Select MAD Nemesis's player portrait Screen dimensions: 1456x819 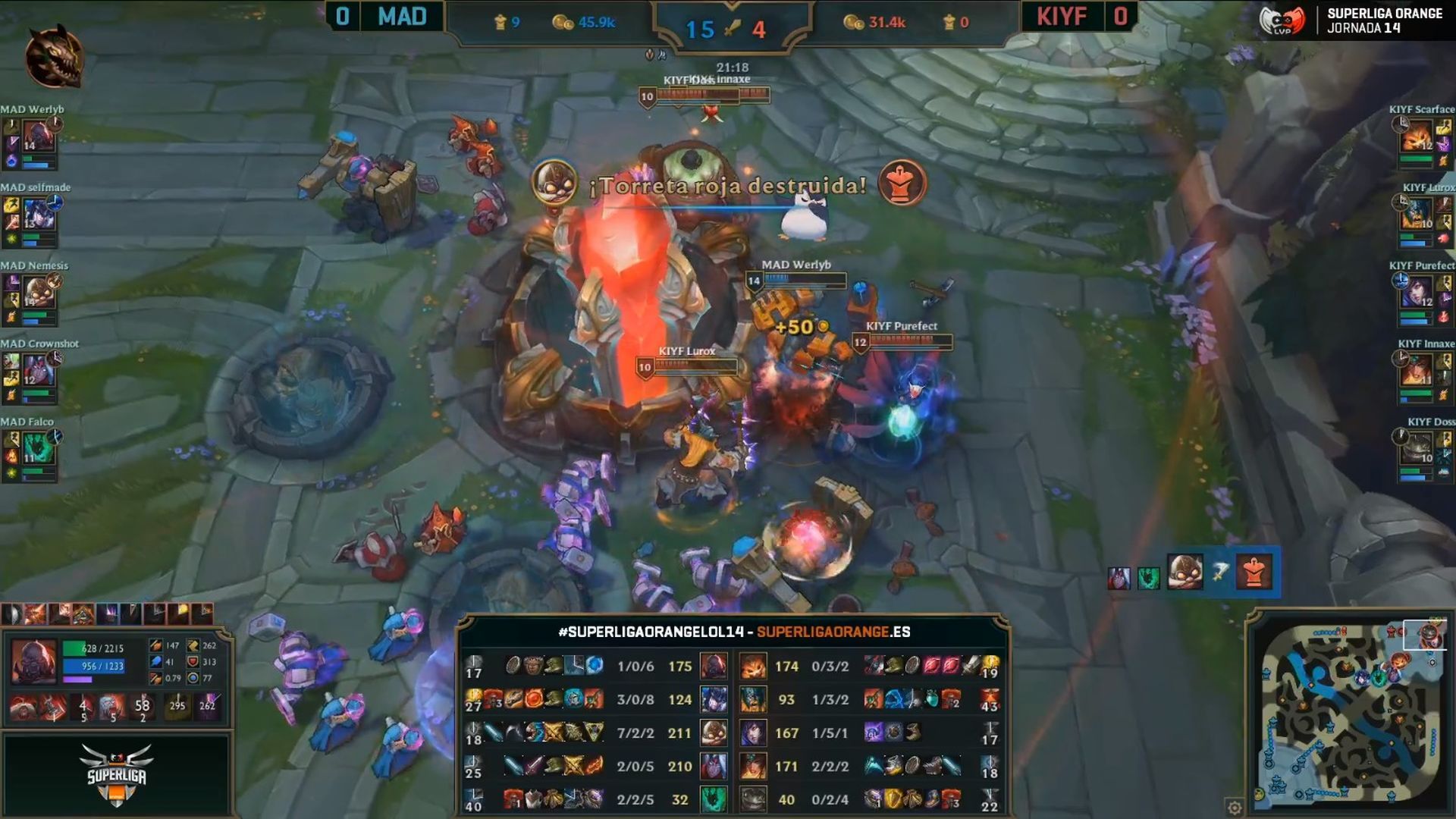pos(37,293)
